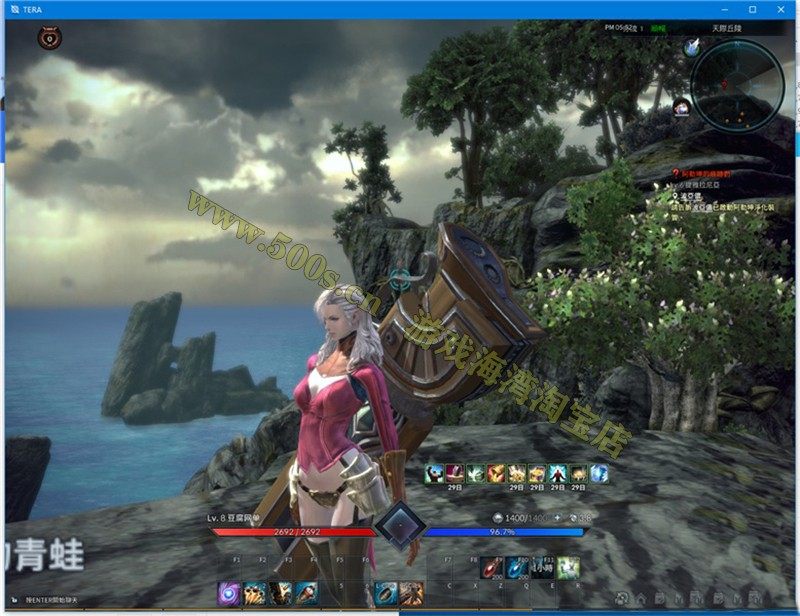Screen dimensions: 800x616
Task: Click the diamond emblem between the bars
Action: (401, 524)
